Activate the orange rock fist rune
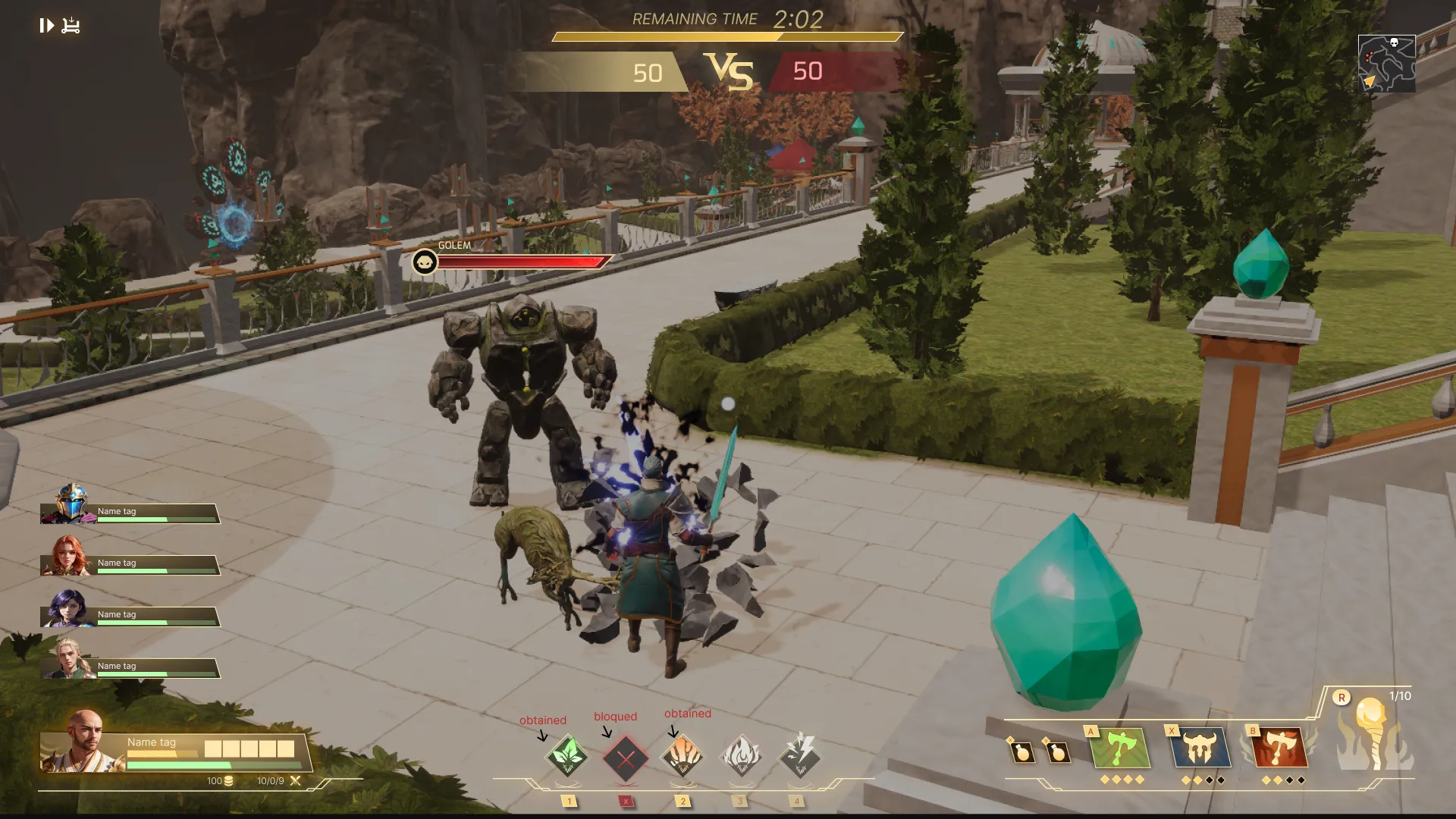Screen dimensions: 1456x819 682,756
